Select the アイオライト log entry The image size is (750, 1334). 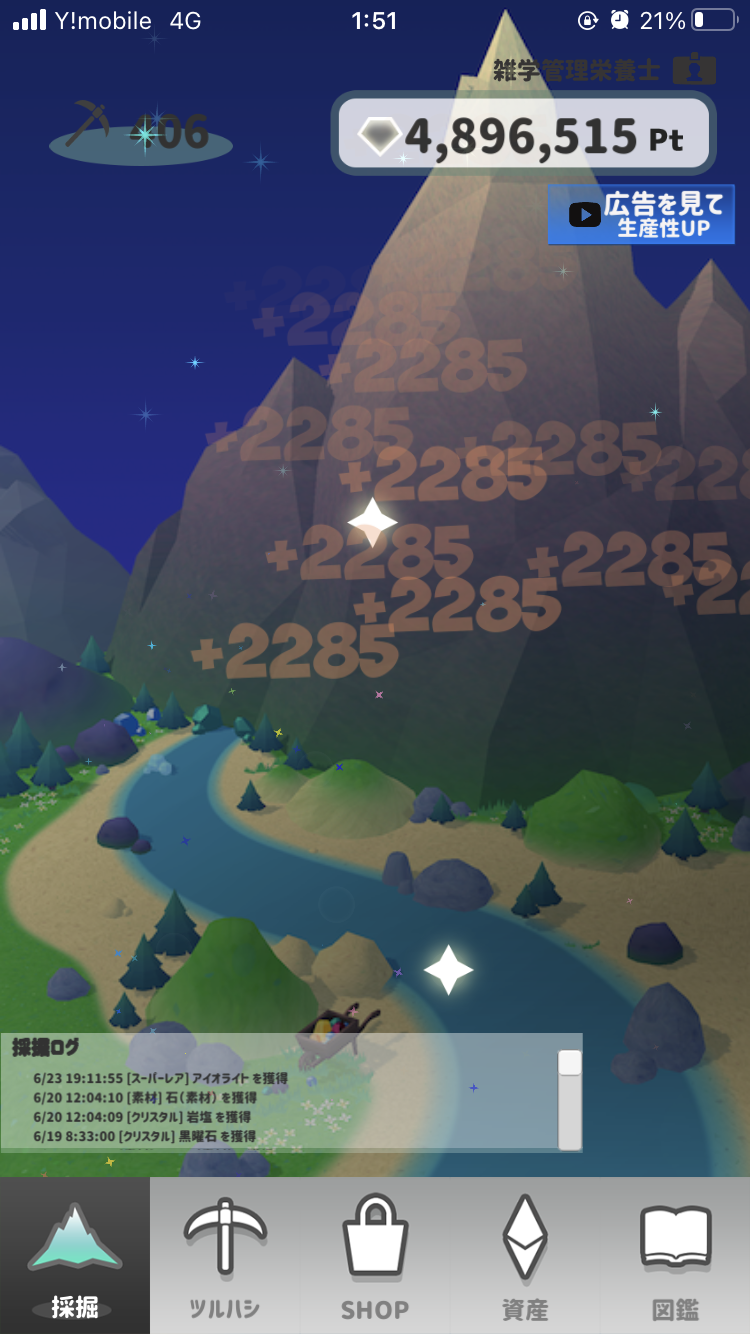[x=160, y=1079]
